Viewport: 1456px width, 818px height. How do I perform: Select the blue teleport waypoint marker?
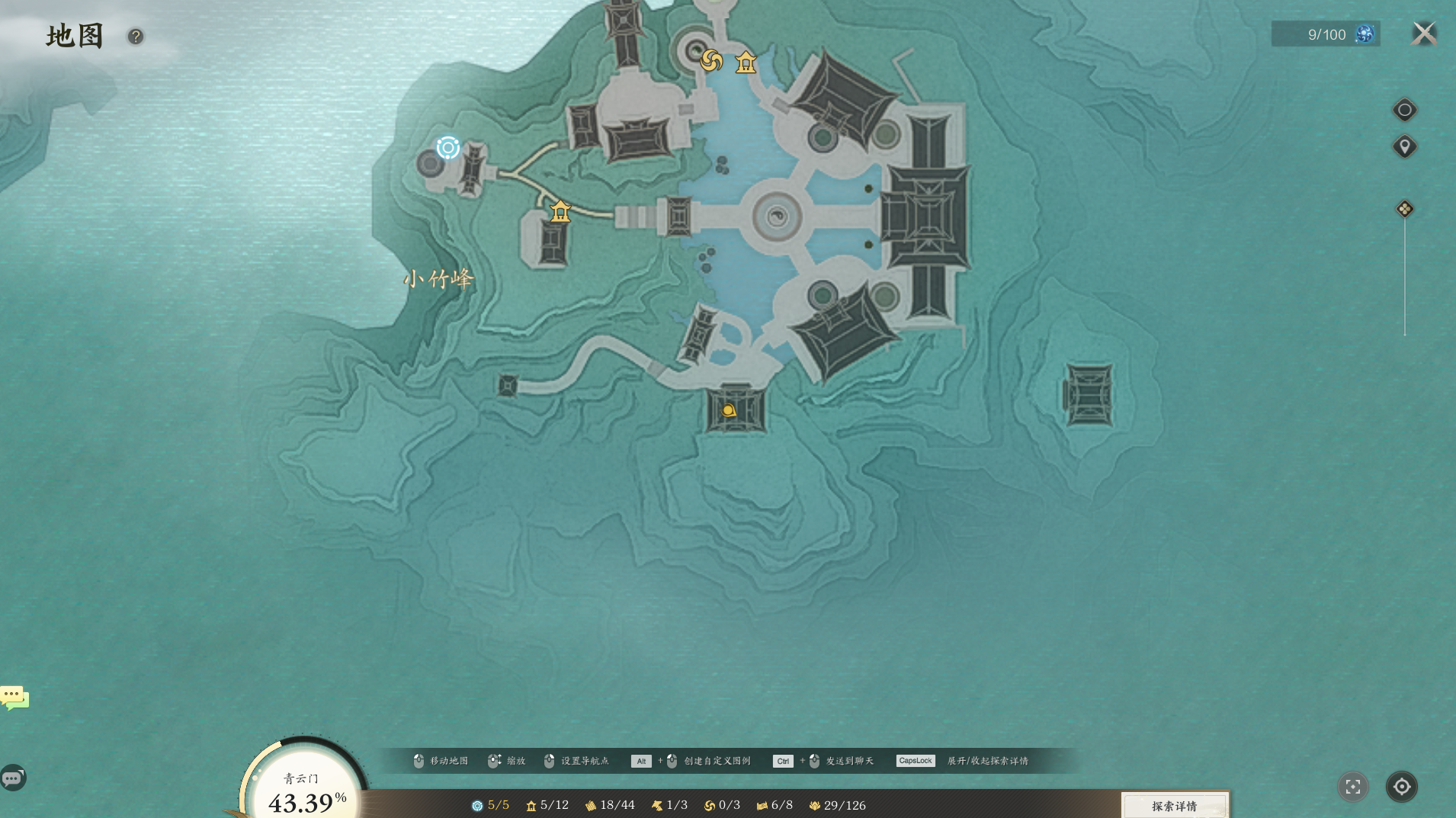pos(448,147)
